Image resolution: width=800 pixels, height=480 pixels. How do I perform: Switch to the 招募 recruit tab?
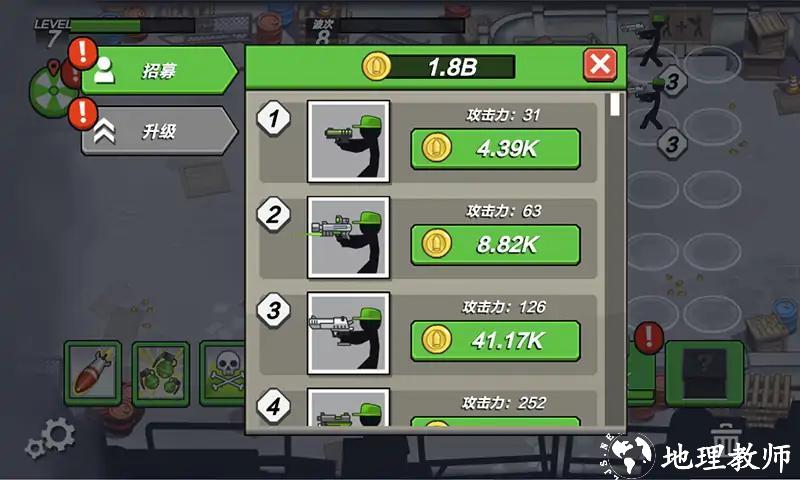[x=158, y=71]
